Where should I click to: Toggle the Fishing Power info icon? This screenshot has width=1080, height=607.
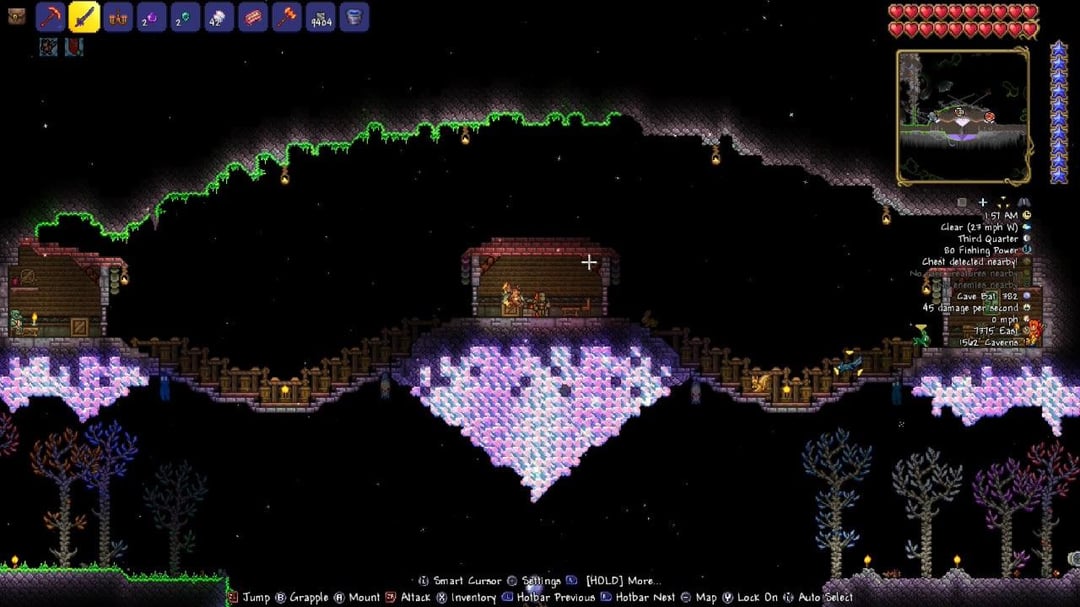1026,251
